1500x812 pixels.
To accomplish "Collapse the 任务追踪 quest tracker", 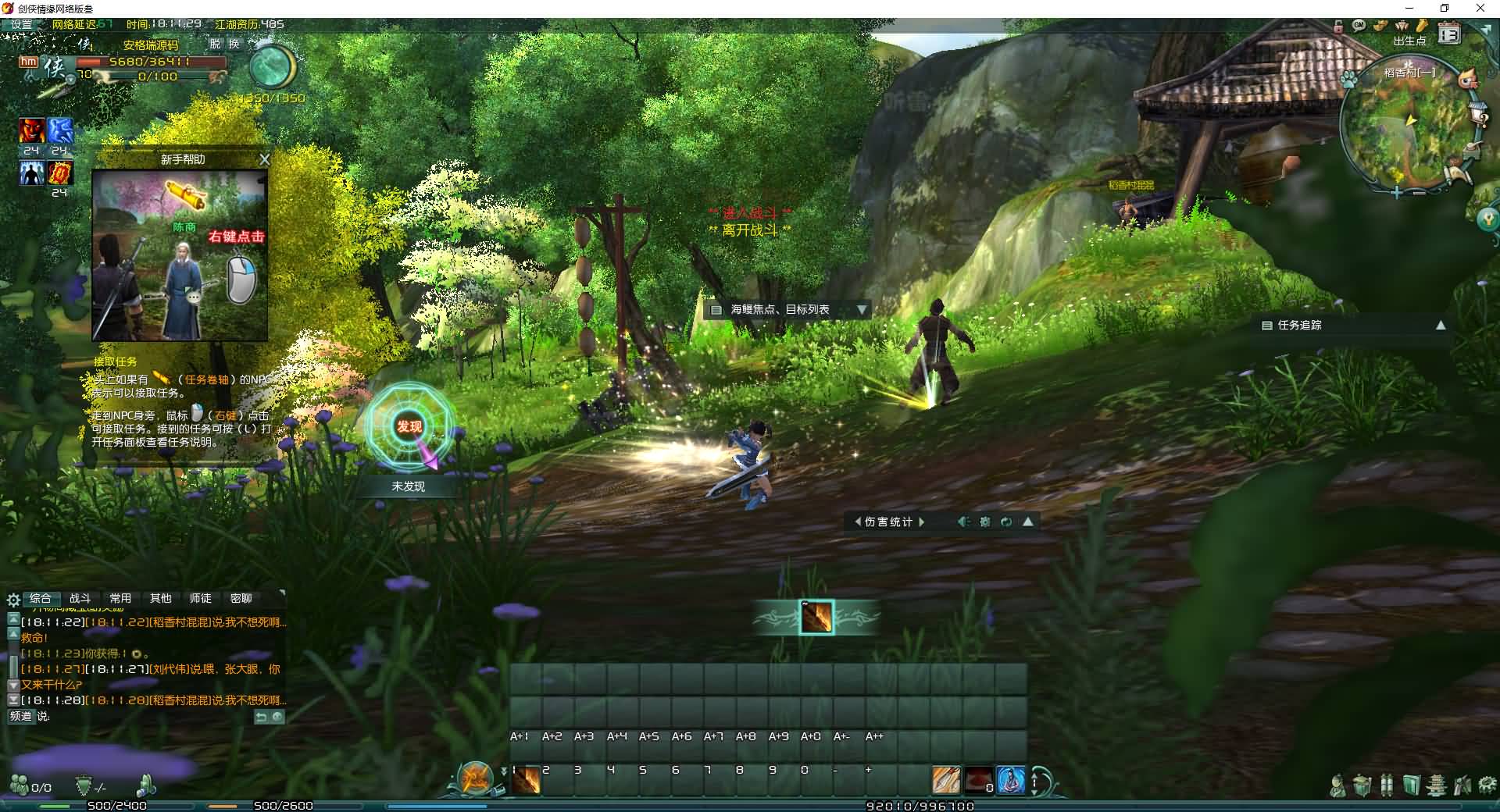I will click(x=1441, y=326).
